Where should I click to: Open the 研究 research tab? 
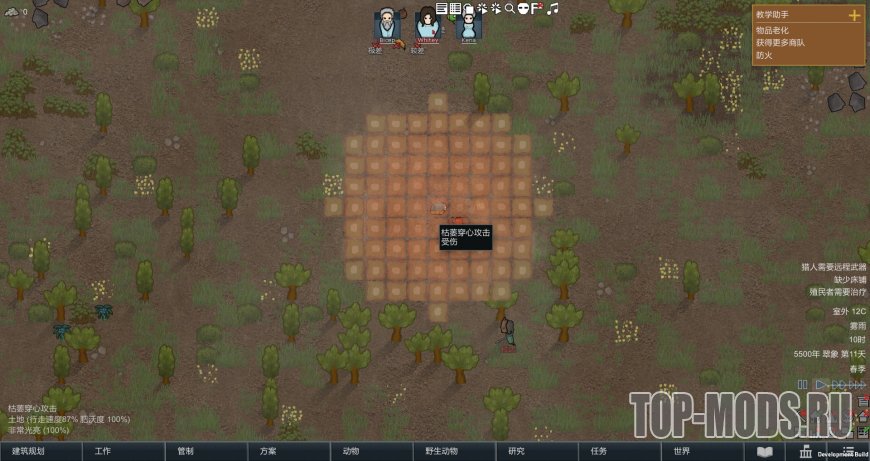tap(516, 451)
